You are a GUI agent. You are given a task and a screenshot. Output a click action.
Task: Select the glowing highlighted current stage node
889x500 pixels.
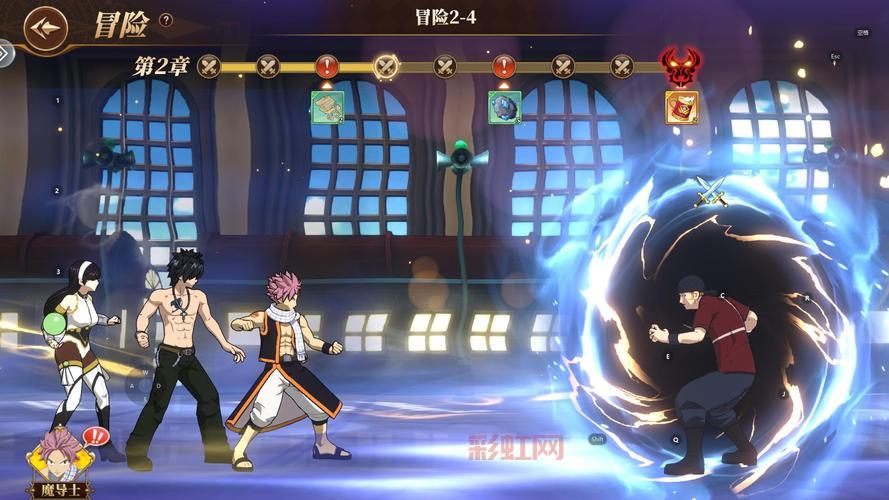click(x=386, y=67)
